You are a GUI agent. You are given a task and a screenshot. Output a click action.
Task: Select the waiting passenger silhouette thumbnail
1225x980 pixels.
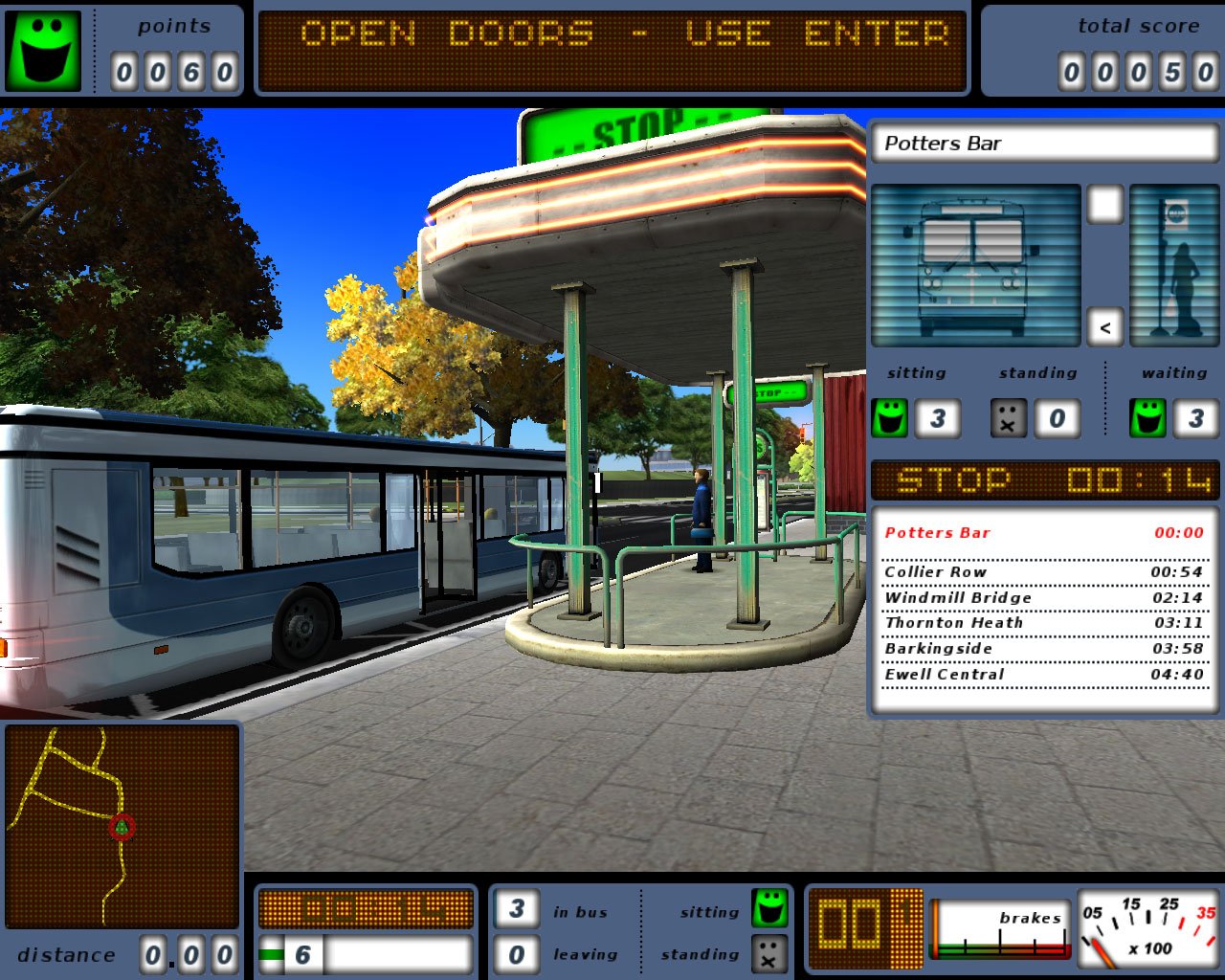[x=1174, y=265]
